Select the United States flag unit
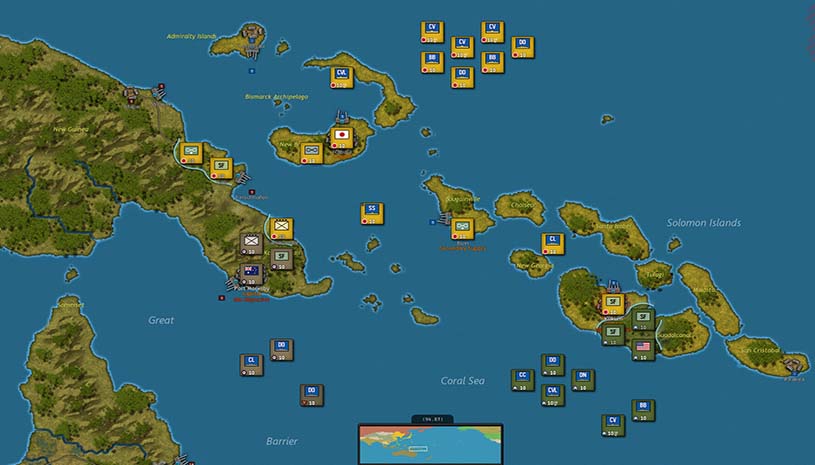This screenshot has width=815, height=465. coord(643,349)
